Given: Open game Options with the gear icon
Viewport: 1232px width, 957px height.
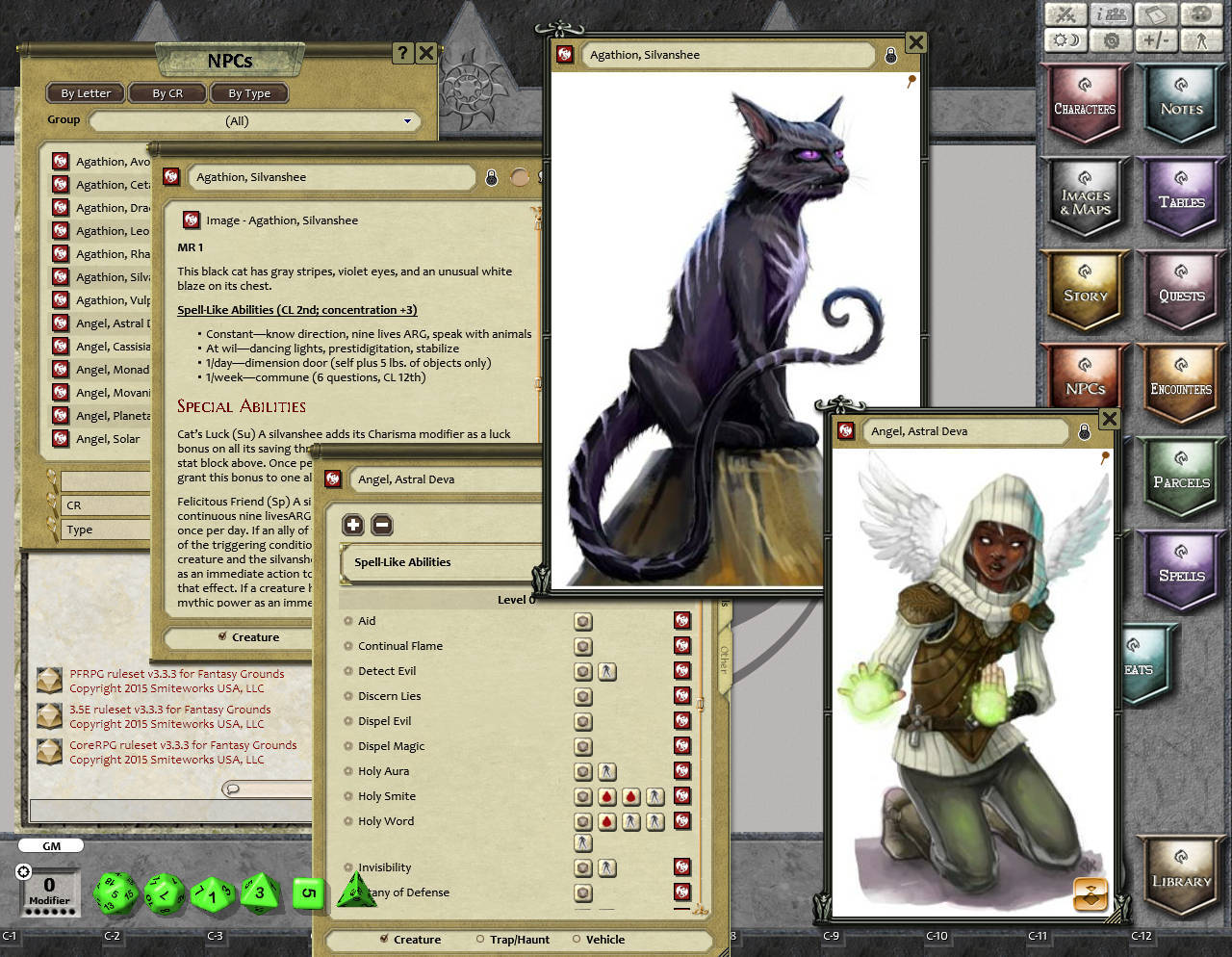Looking at the screenshot, I should tap(1110, 39).
